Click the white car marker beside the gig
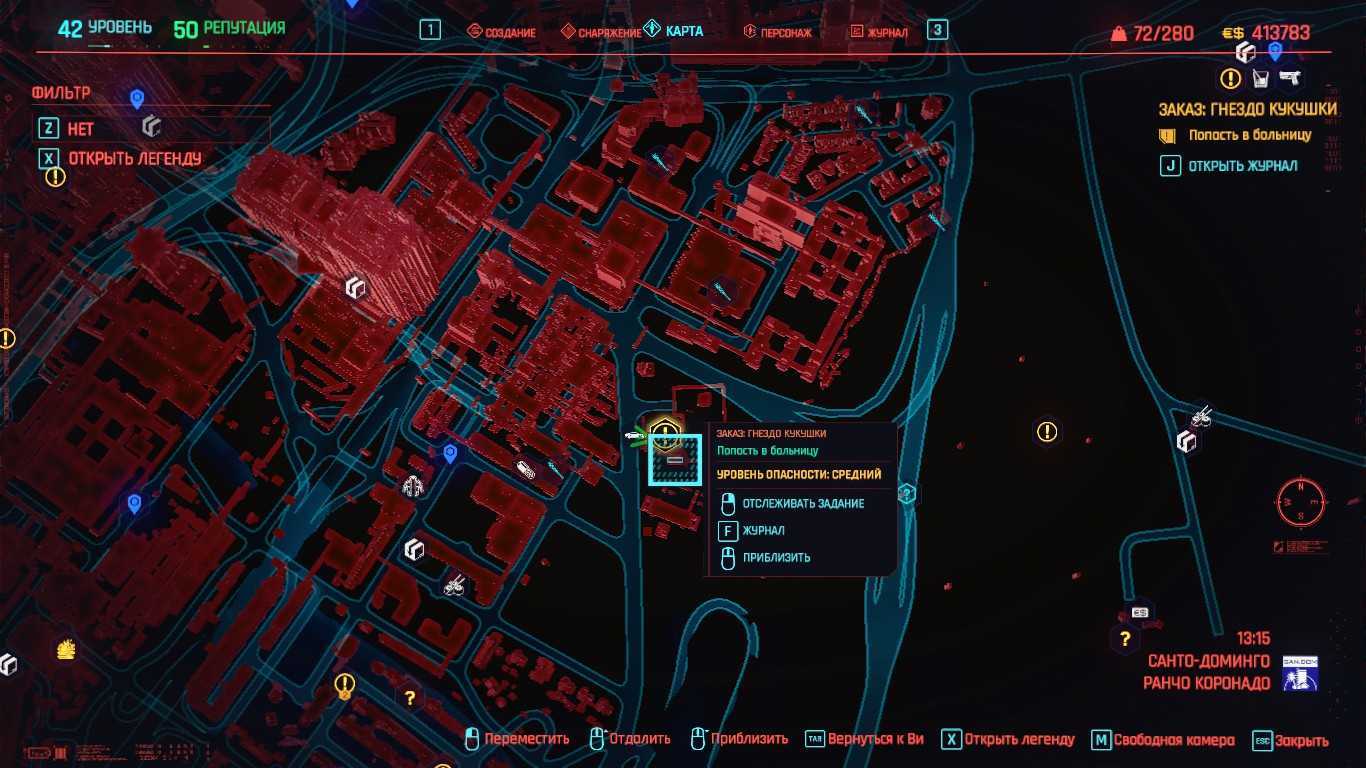Viewport: 1366px width, 768px height. [633, 436]
